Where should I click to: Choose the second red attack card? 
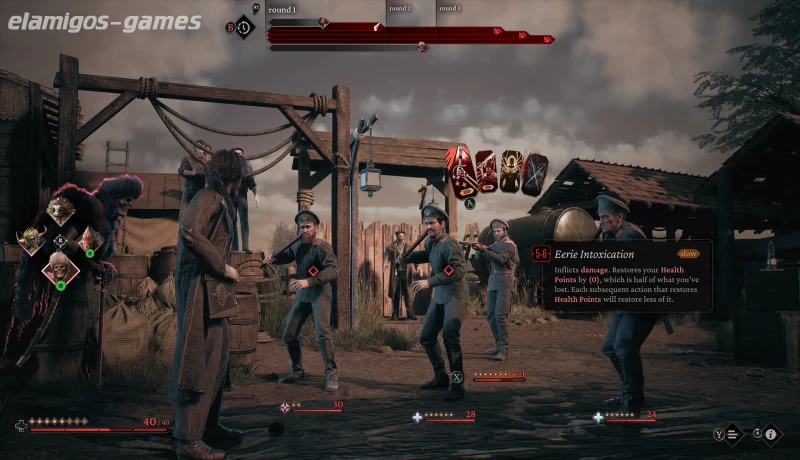tap(486, 172)
